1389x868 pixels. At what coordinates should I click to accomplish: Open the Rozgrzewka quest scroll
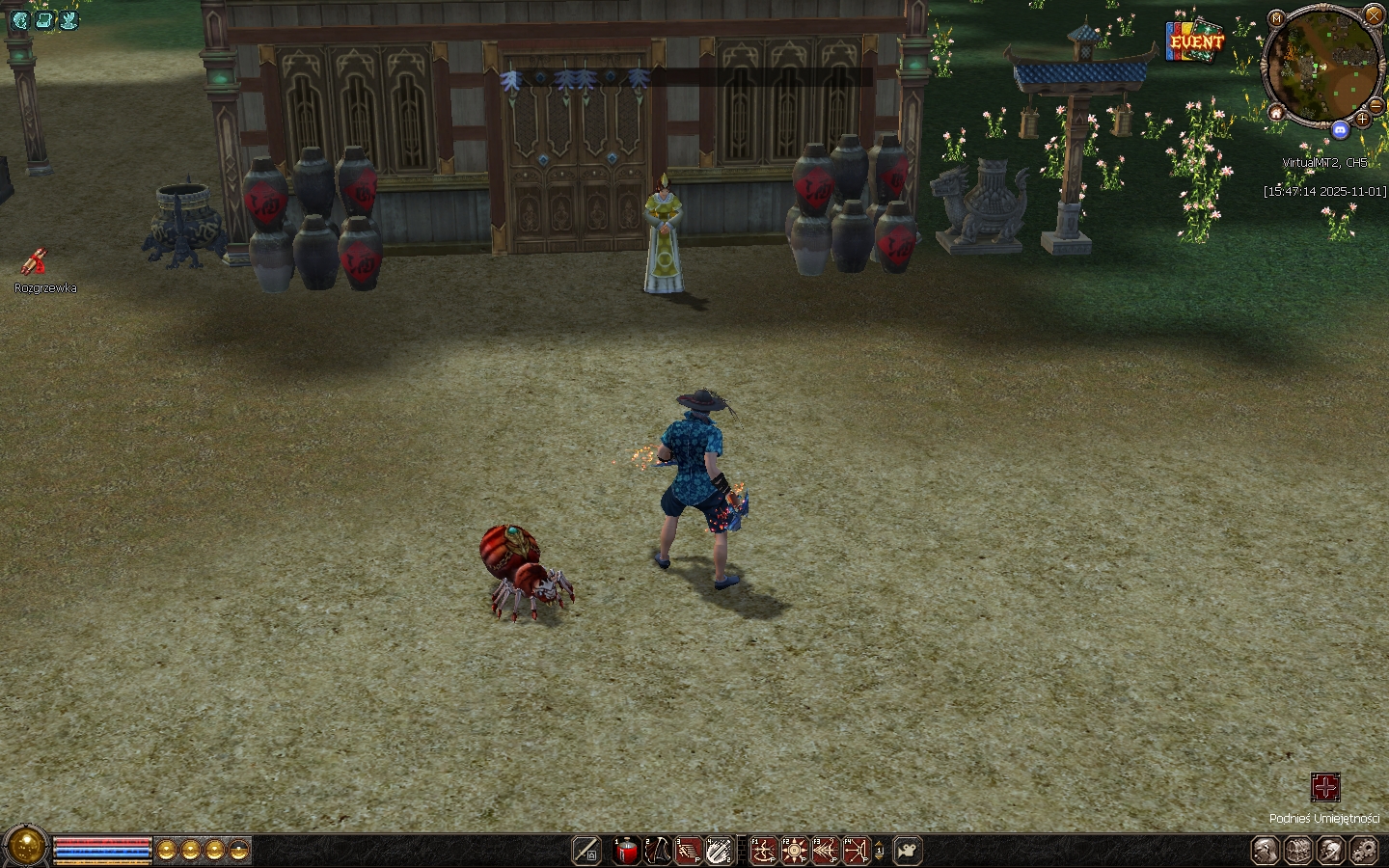(35, 261)
